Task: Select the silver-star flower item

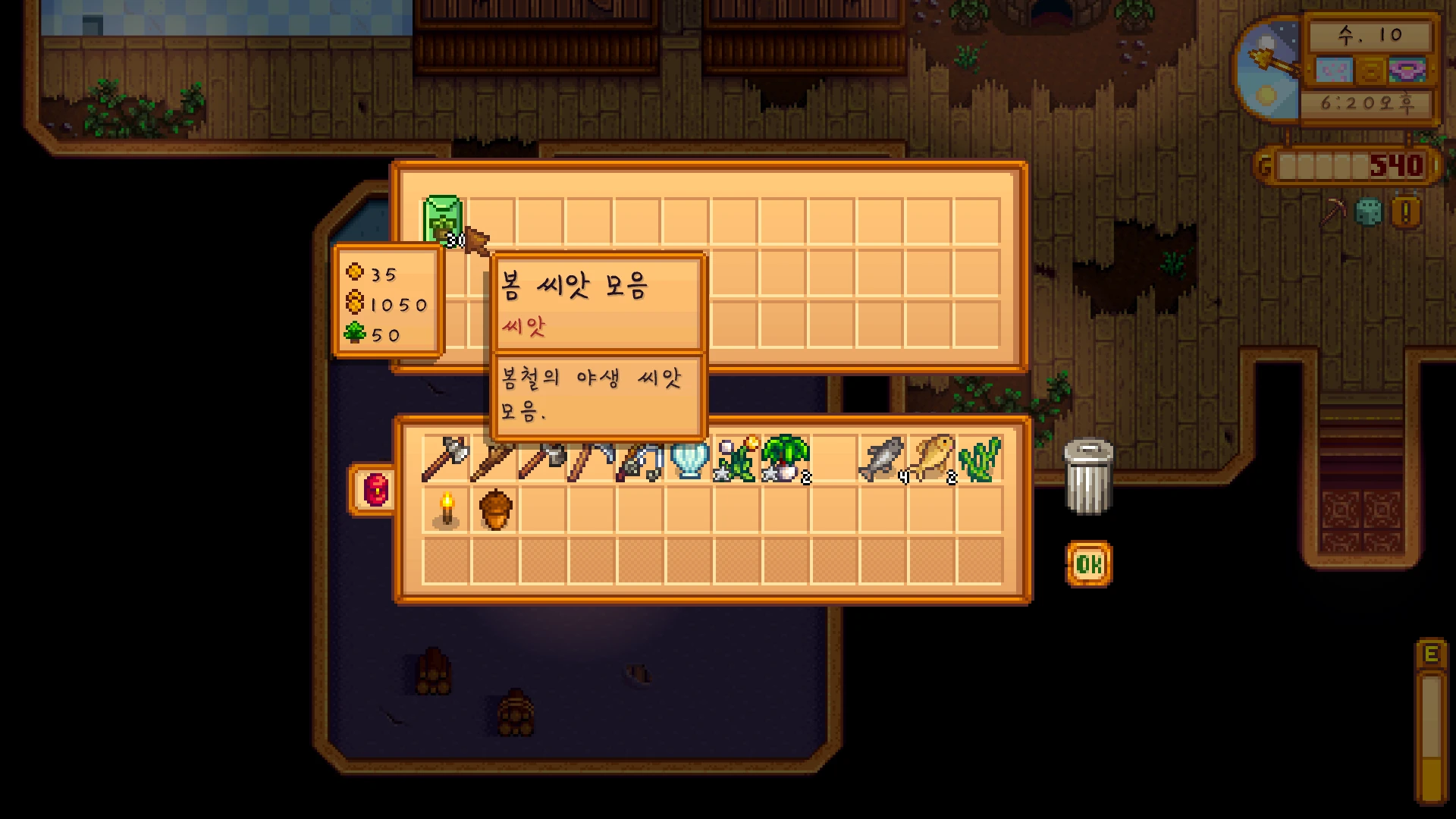Action: tap(736, 460)
